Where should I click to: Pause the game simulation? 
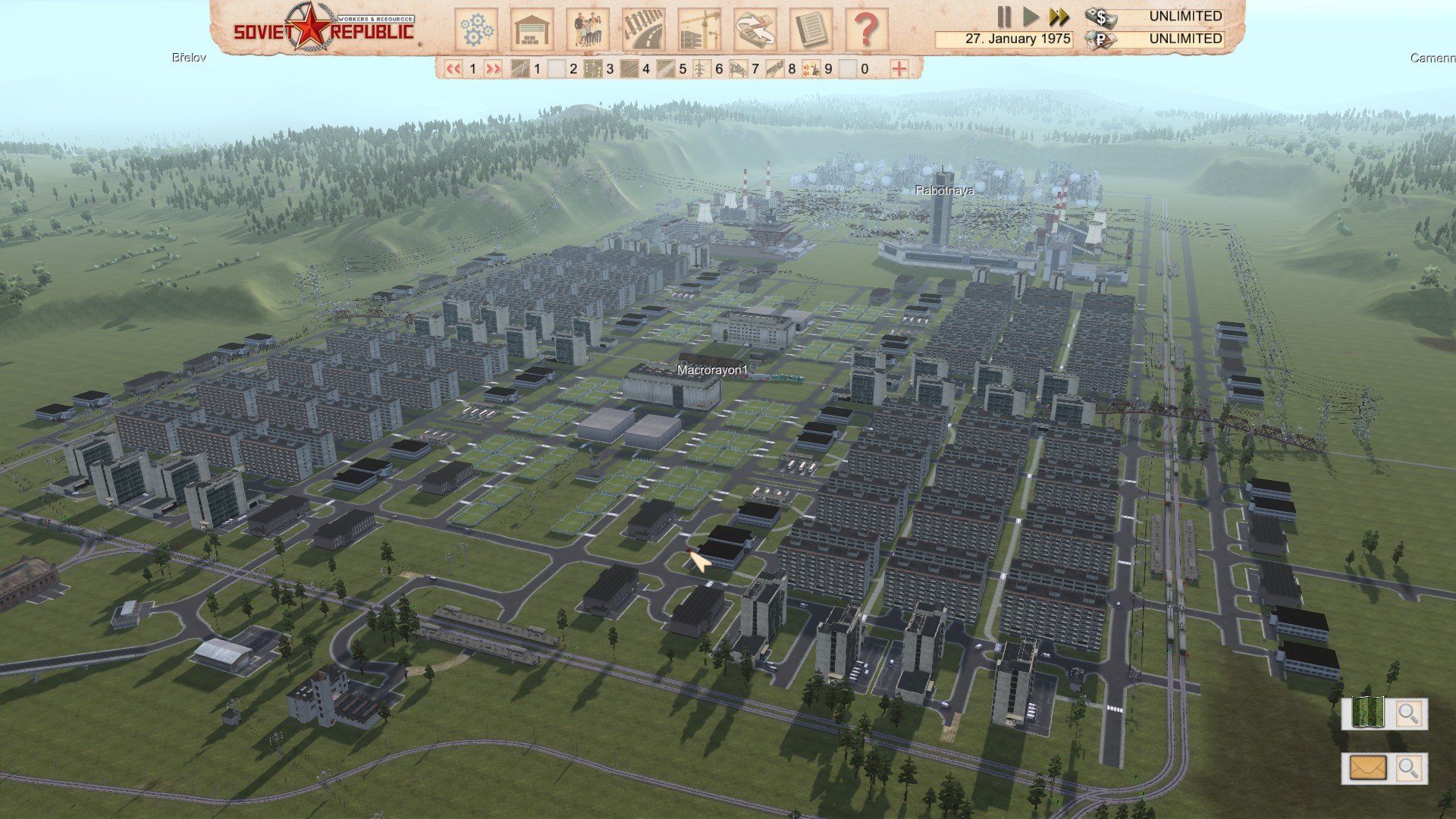1004,17
